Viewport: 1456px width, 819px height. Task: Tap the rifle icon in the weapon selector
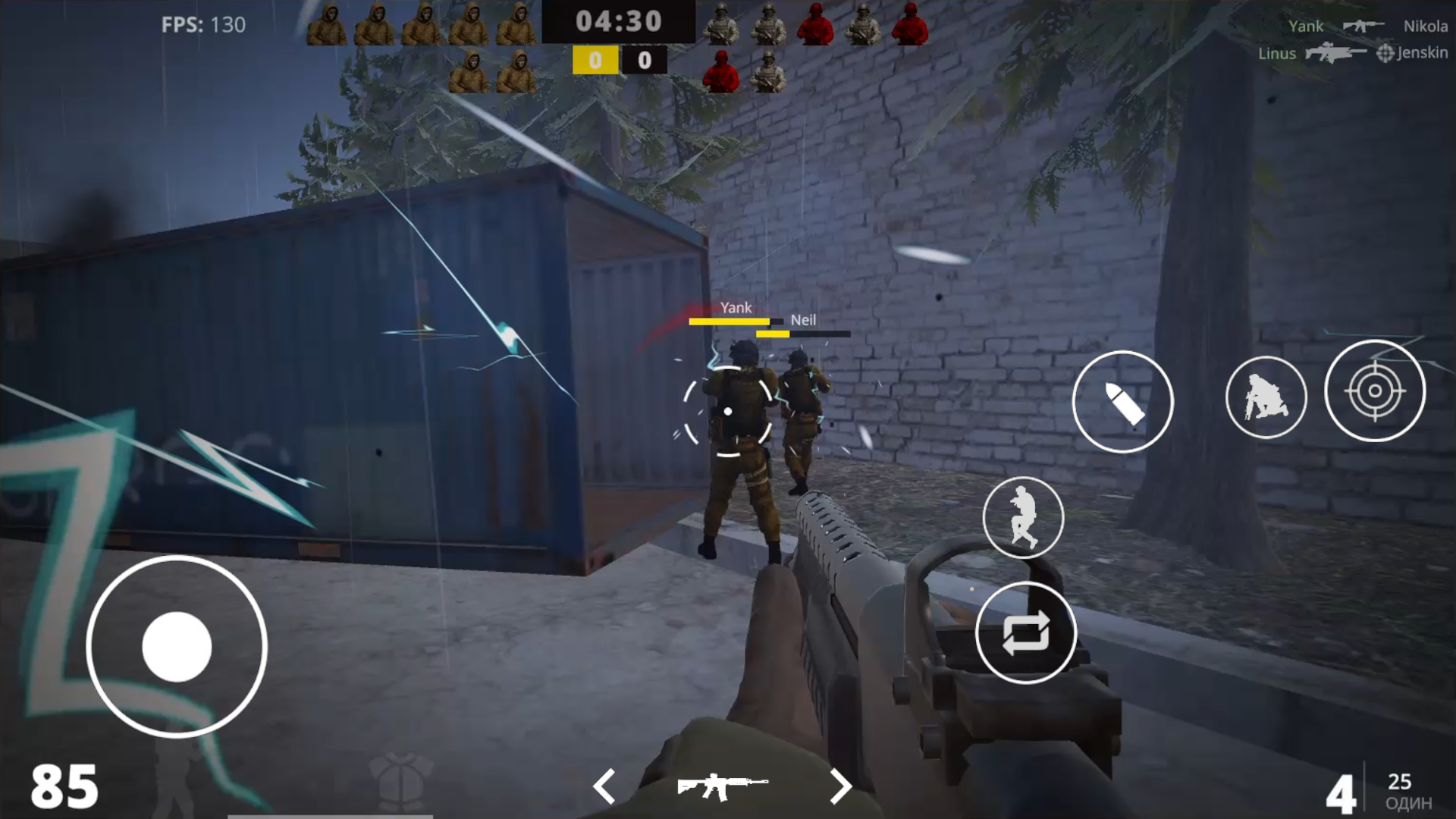pos(724,785)
